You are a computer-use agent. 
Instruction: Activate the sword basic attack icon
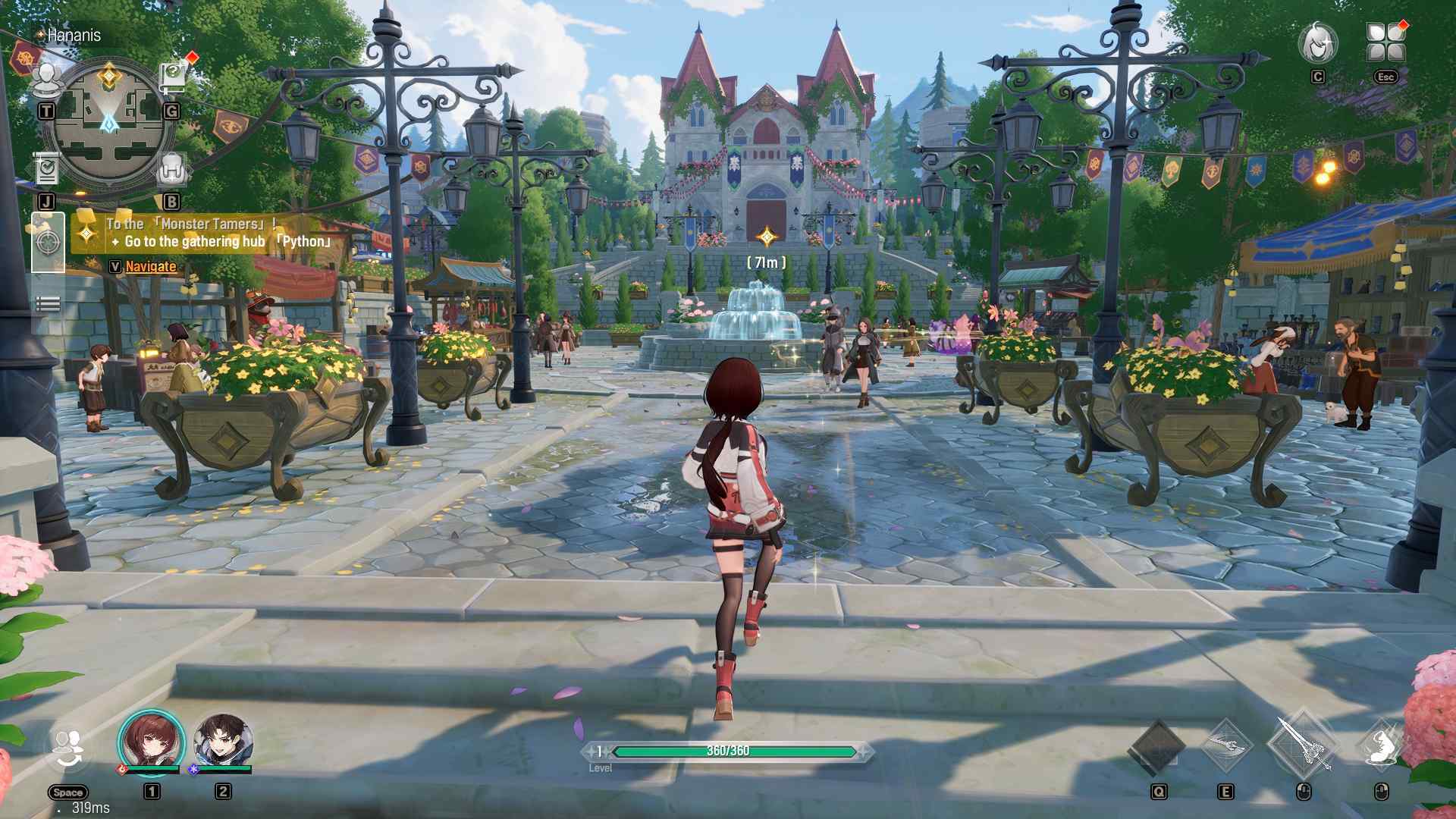(x=1304, y=746)
